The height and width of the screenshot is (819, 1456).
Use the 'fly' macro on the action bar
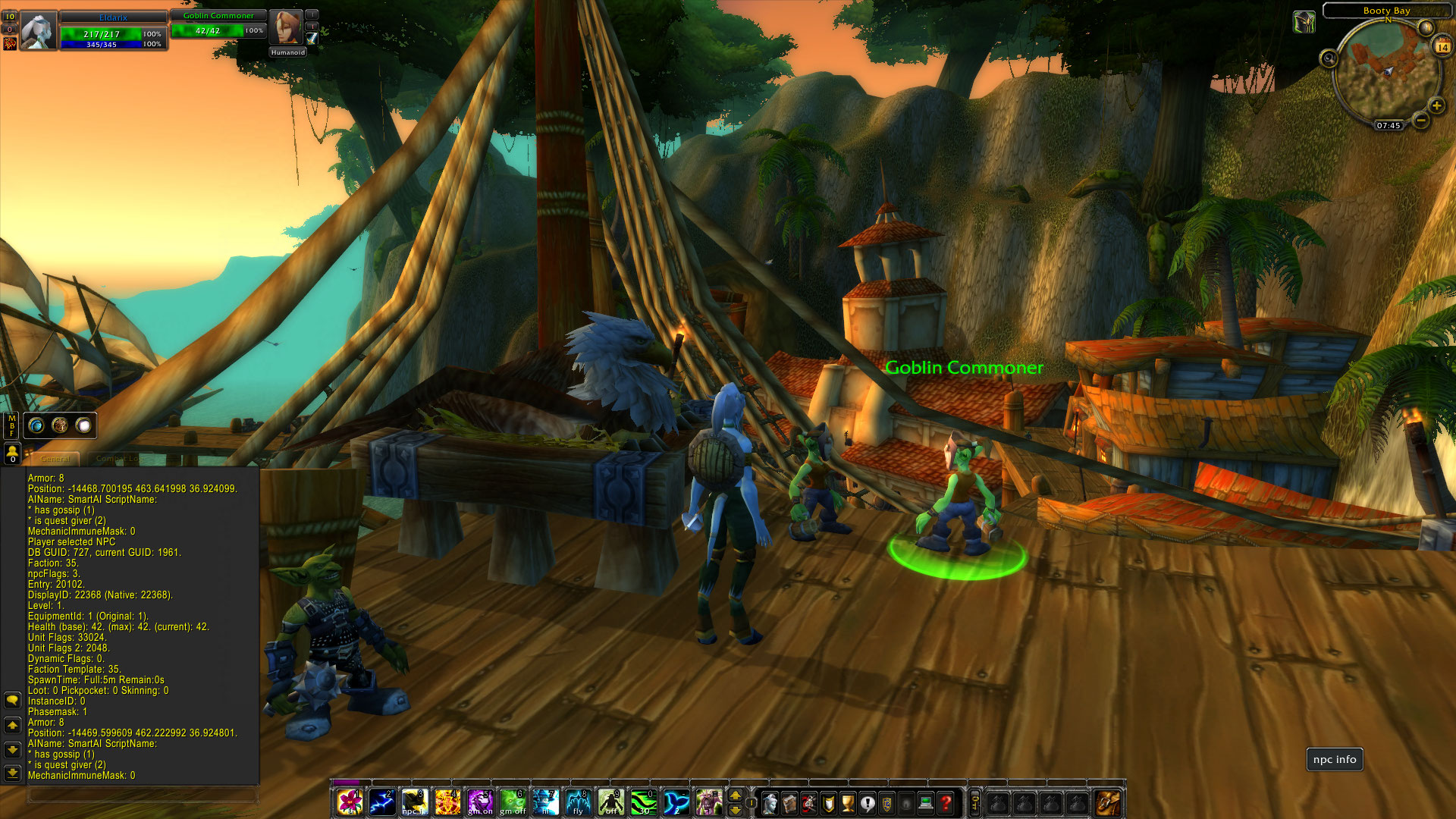tap(579, 800)
